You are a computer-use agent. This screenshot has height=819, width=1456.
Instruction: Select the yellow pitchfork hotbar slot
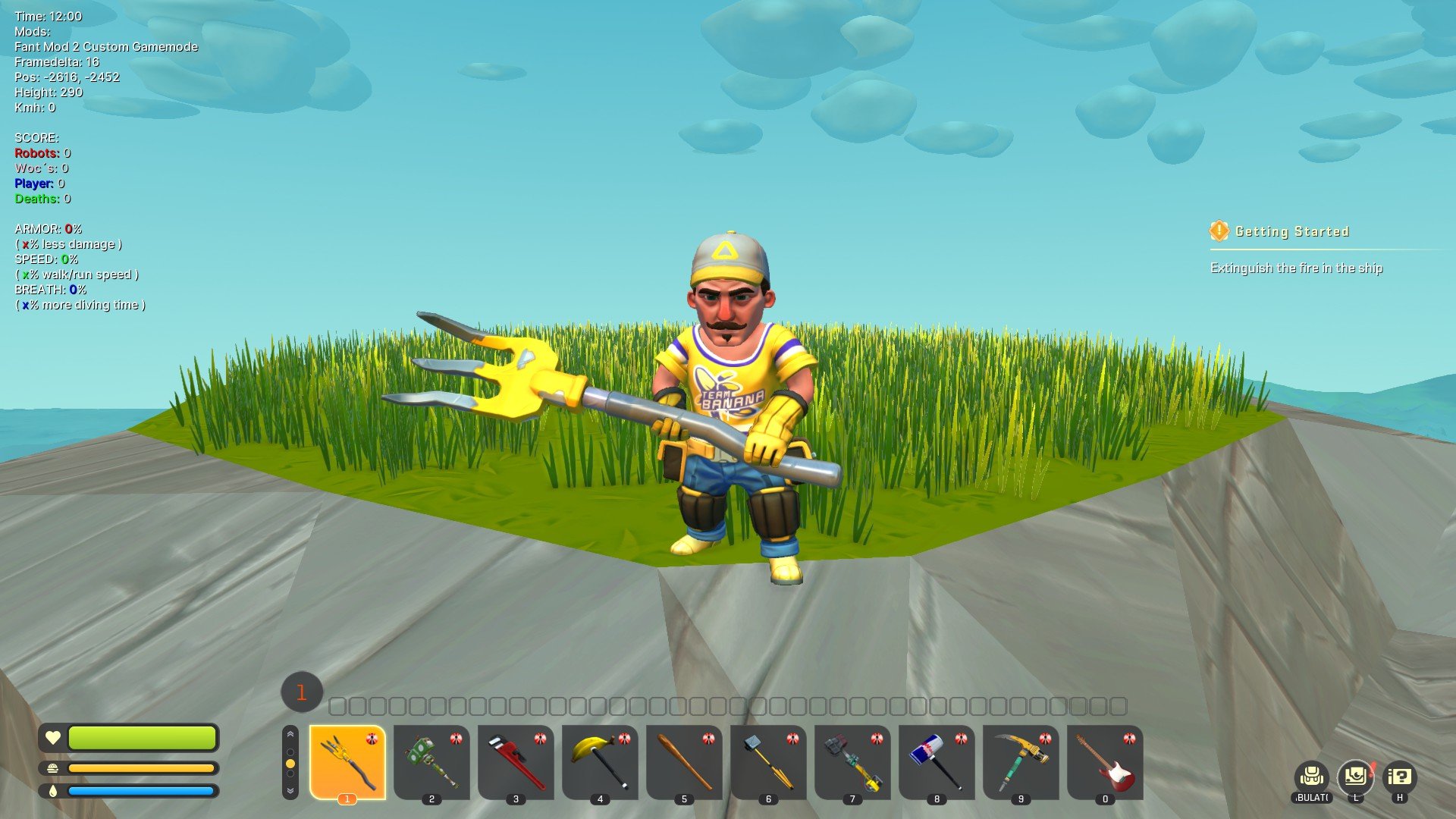click(347, 761)
